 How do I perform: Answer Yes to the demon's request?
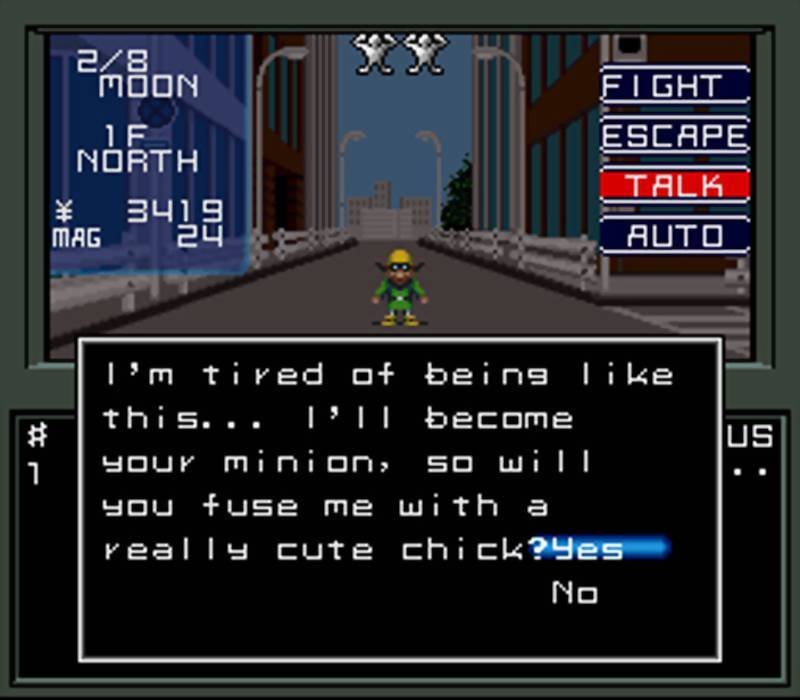pyautogui.click(x=589, y=548)
